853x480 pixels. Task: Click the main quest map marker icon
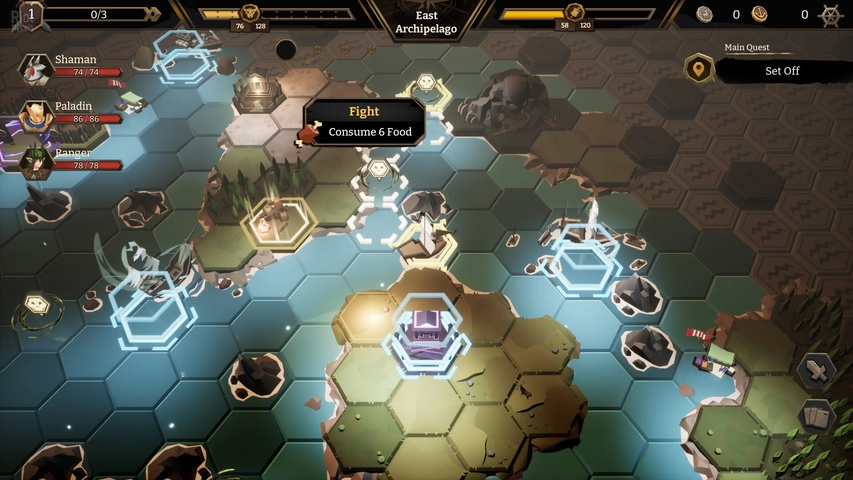coord(699,69)
